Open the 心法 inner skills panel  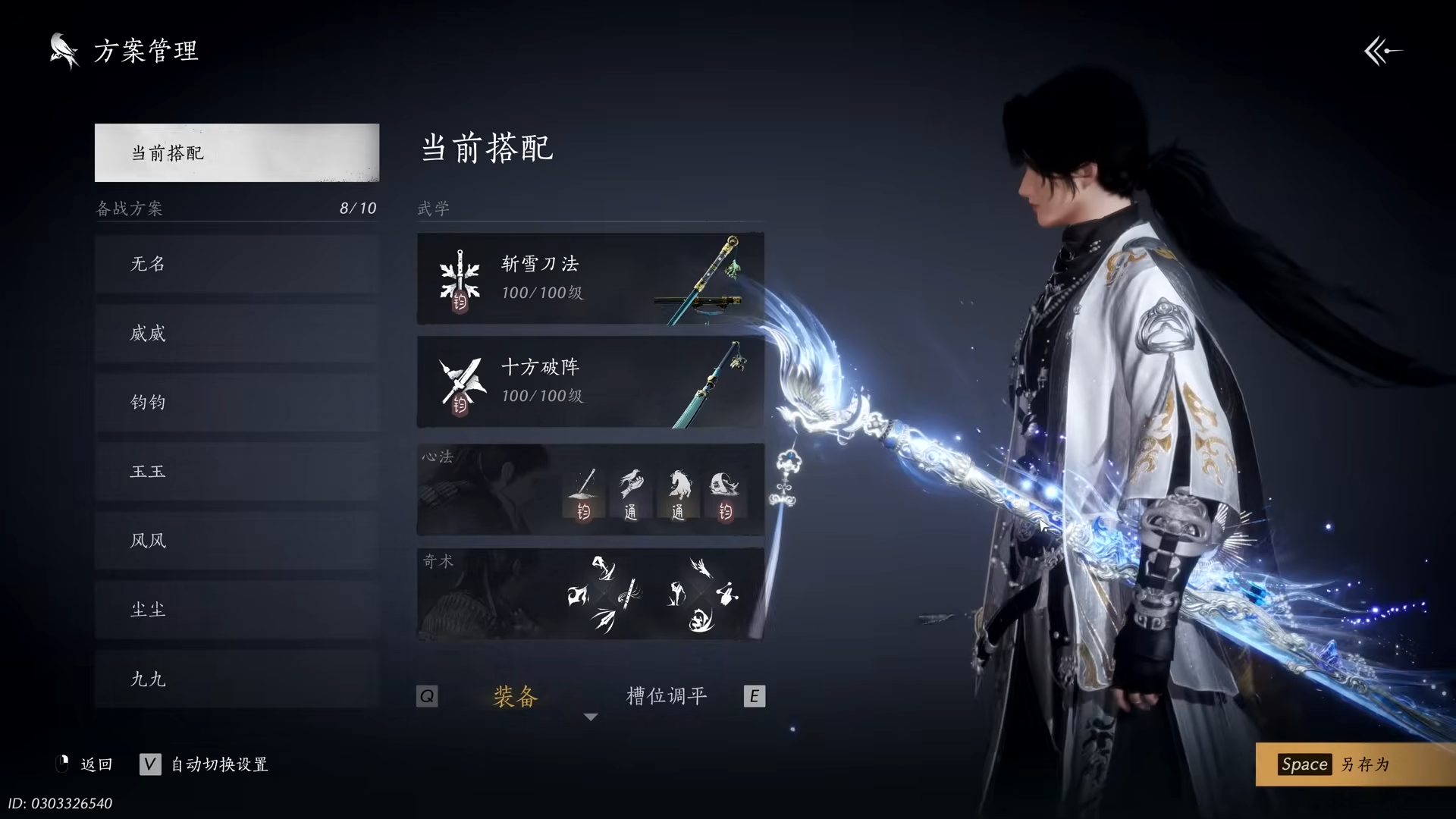tap(590, 489)
